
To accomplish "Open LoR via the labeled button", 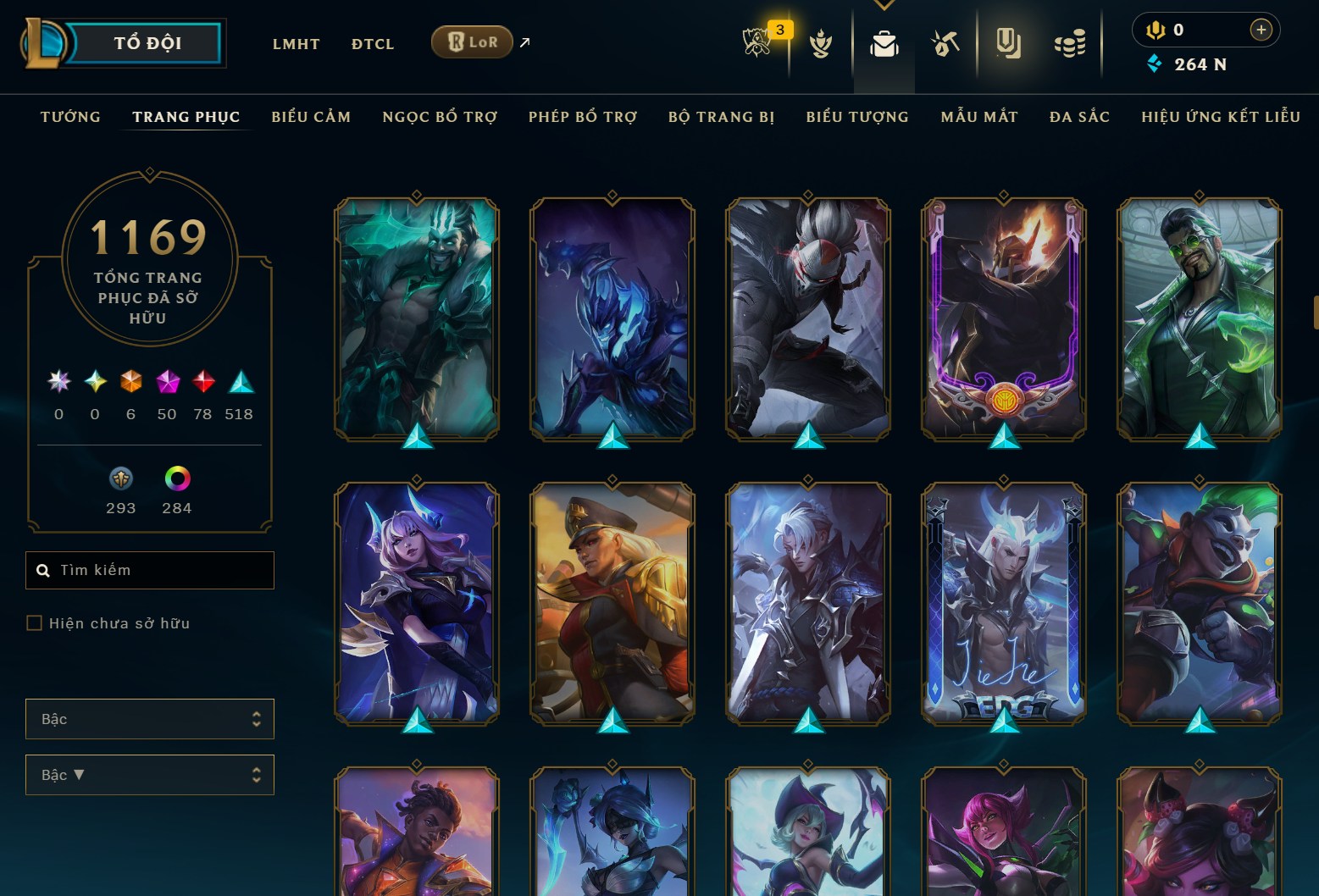I will [472, 41].
